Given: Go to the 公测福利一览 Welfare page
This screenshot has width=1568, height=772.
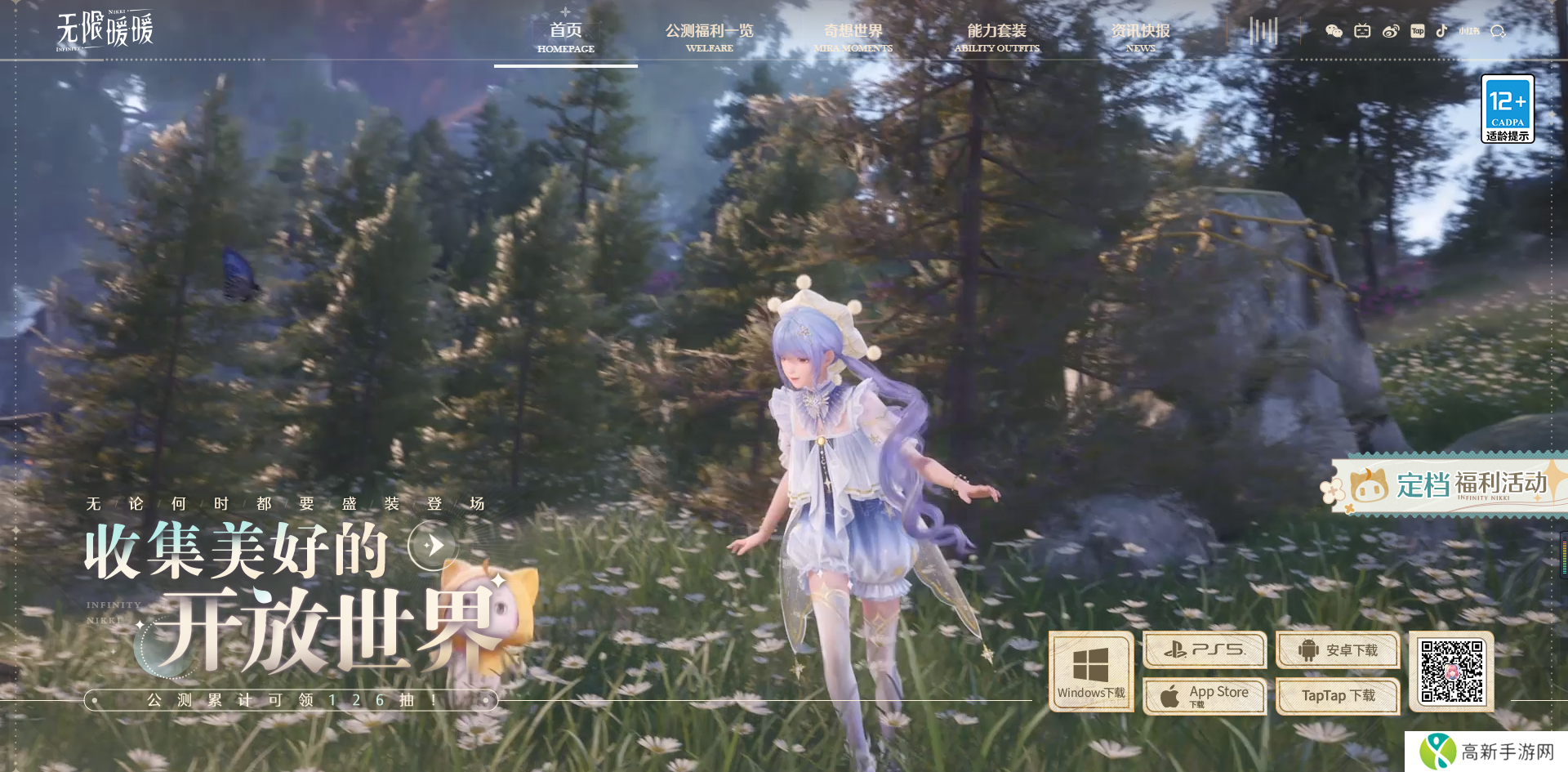Looking at the screenshot, I should (709, 38).
